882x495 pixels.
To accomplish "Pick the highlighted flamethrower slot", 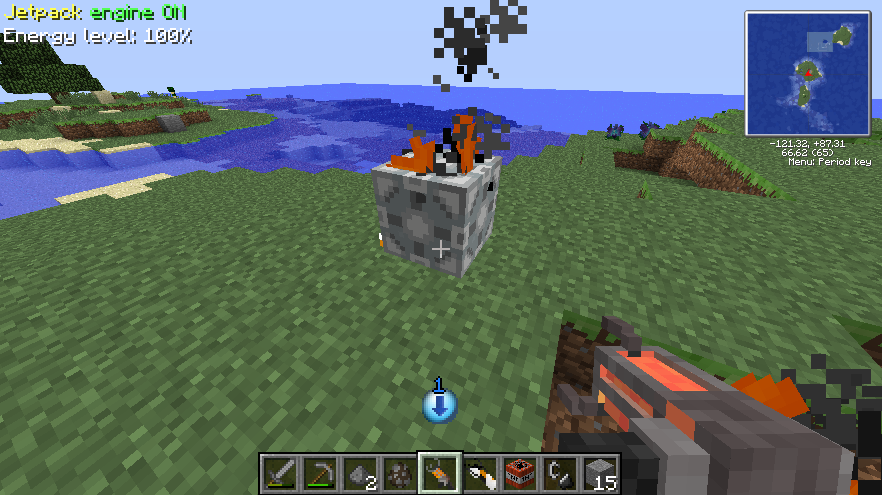I will (x=439, y=472).
